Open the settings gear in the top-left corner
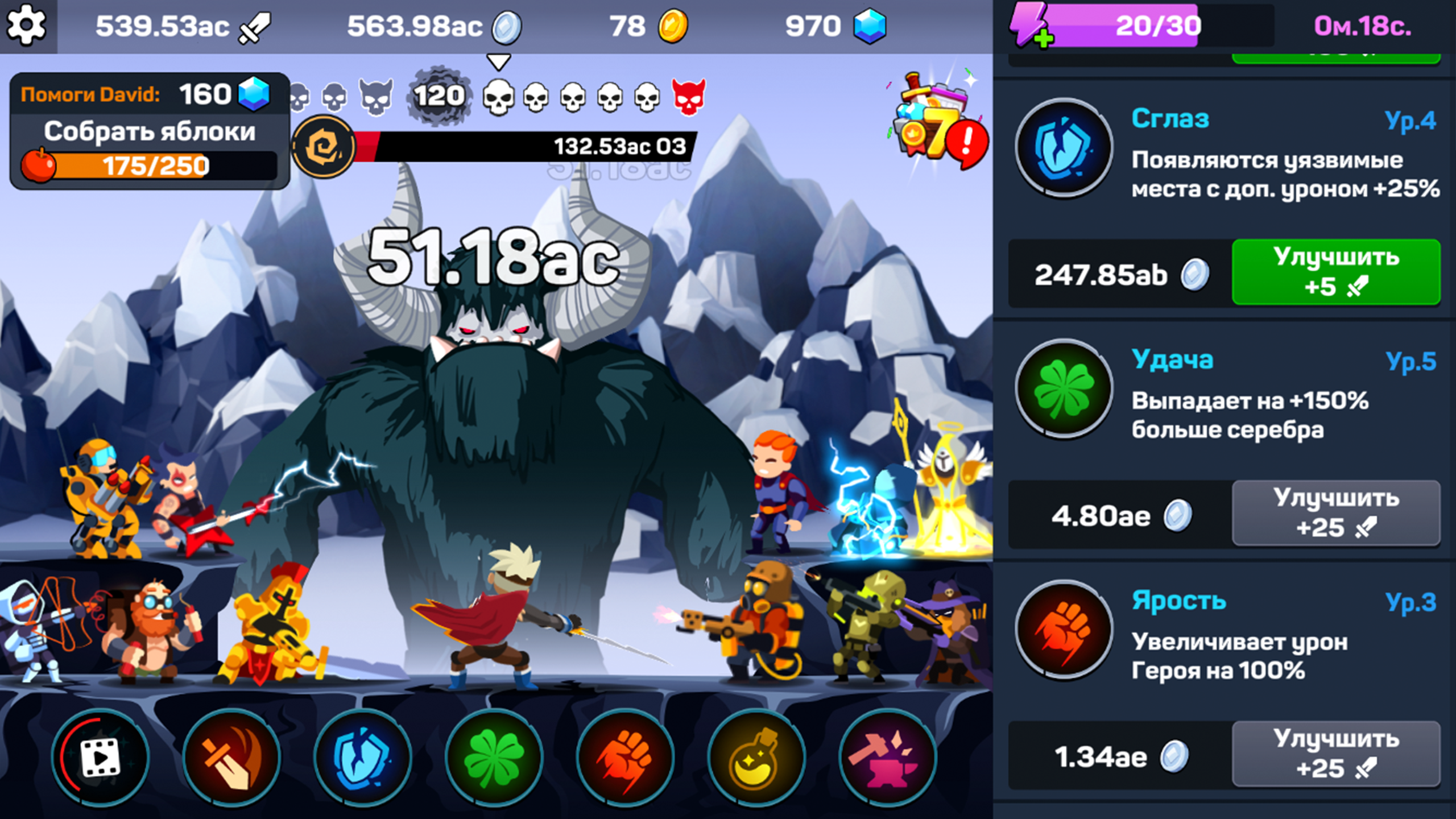 pos(26,26)
